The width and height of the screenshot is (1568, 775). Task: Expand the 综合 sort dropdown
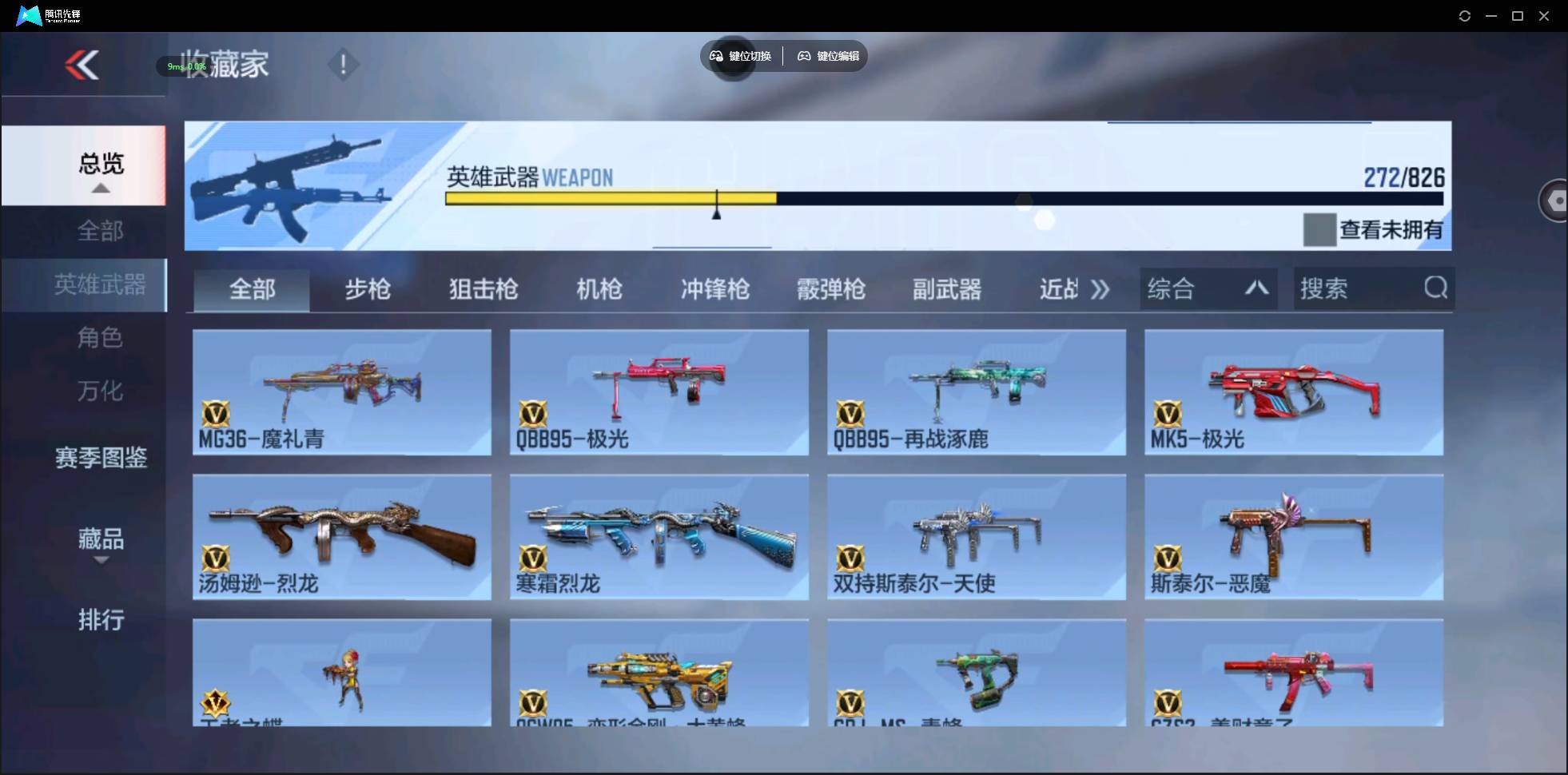1208,288
